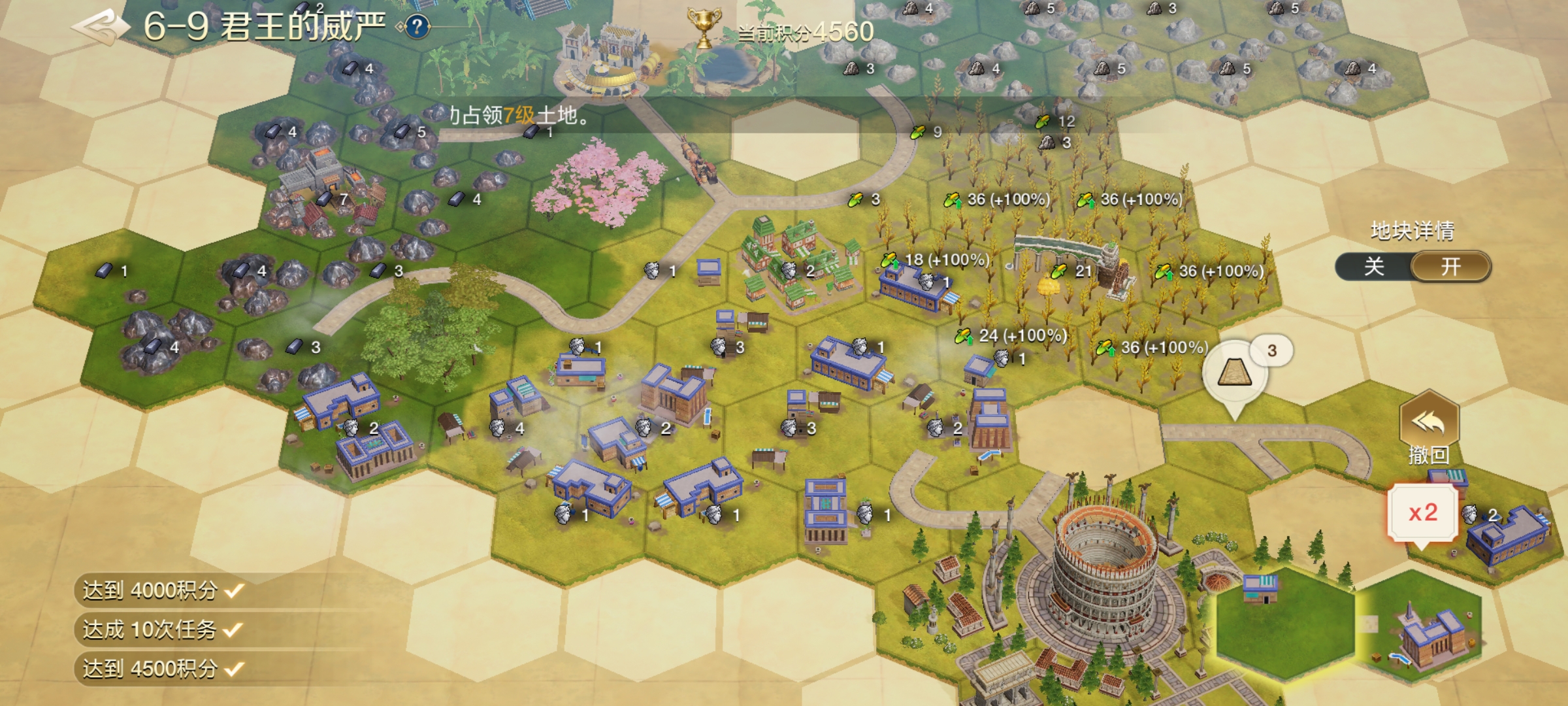Click the 撤回 undo button
1568x706 pixels.
click(1429, 428)
